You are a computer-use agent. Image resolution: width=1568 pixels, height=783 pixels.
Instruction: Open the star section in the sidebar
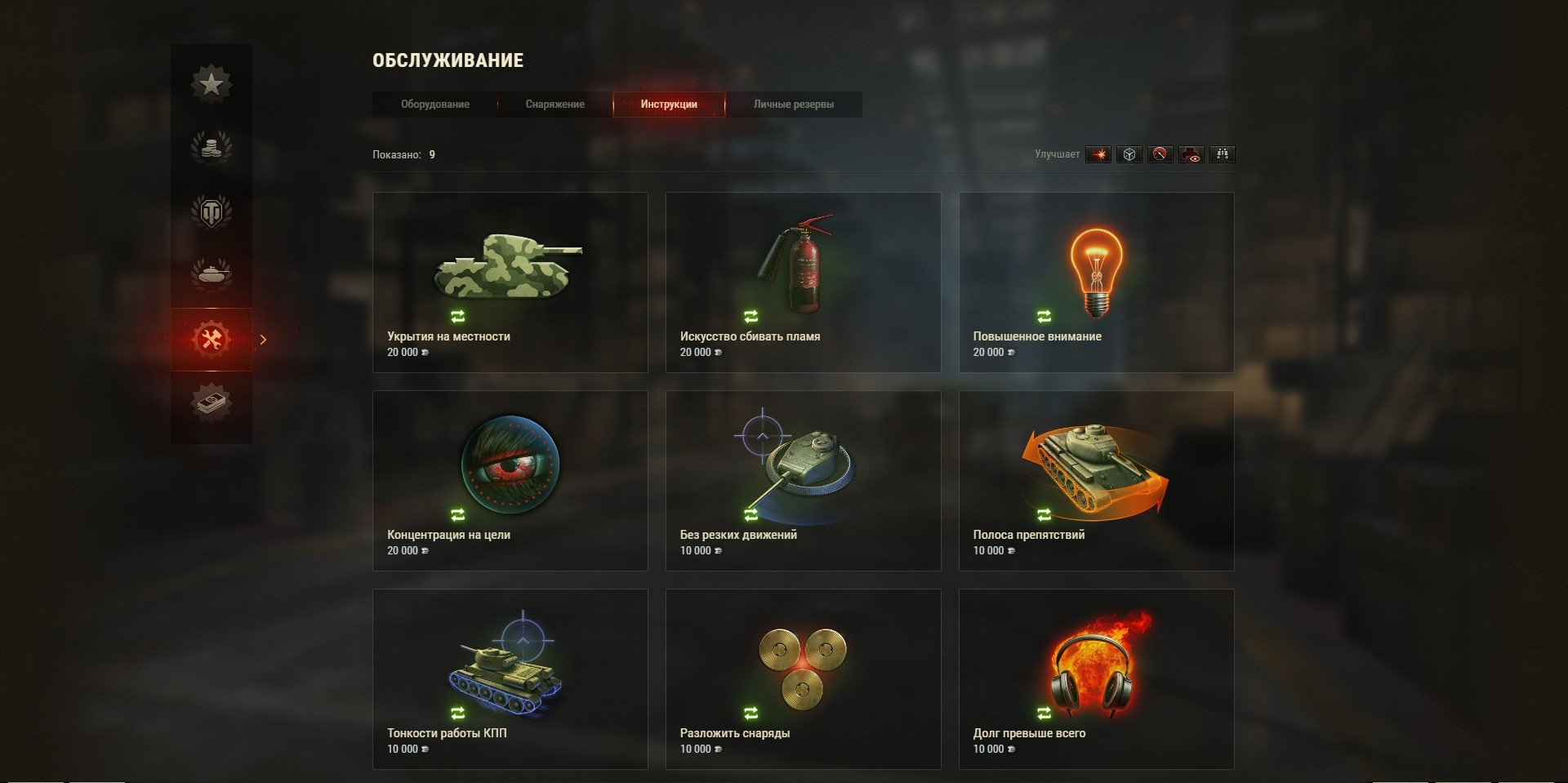click(x=212, y=83)
